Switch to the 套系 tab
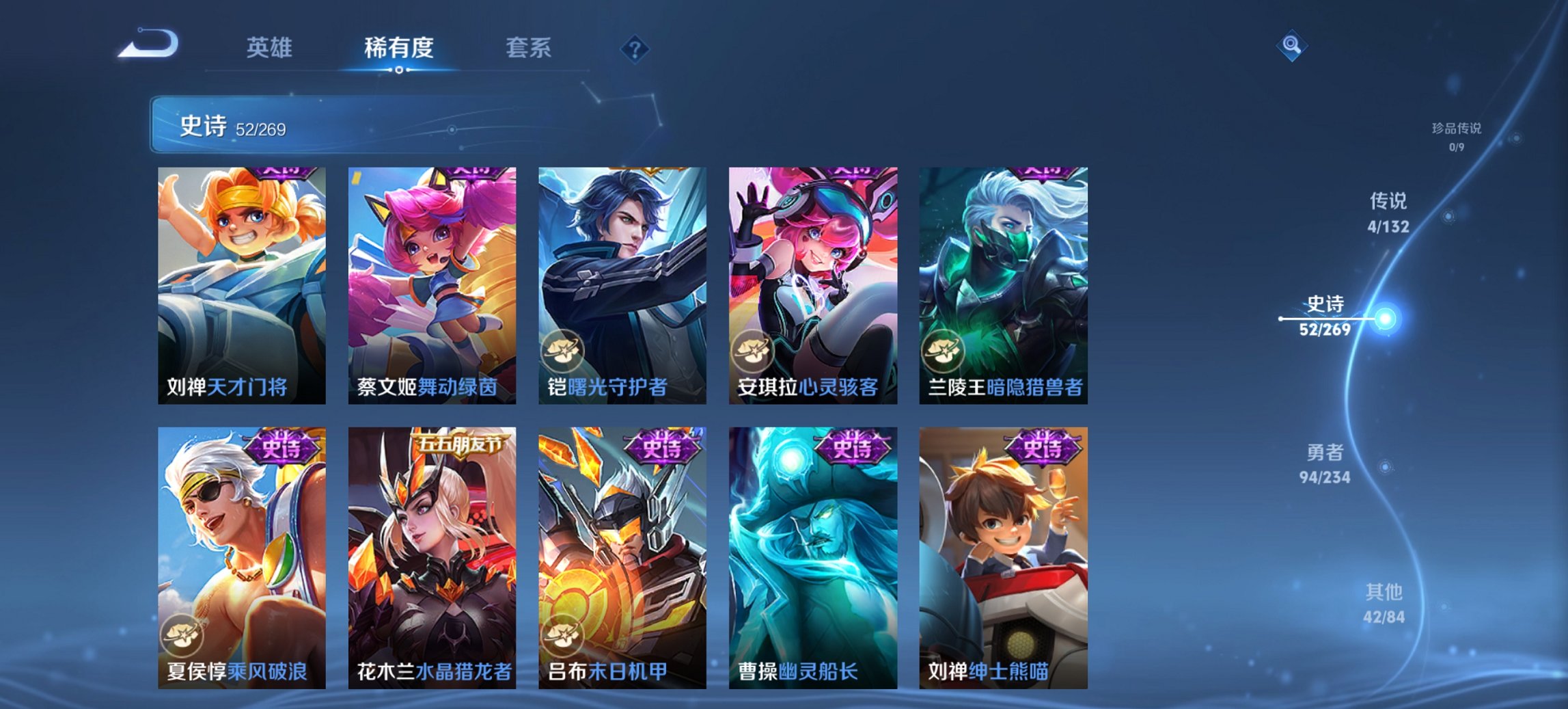This screenshot has height=709, width=1568. 528,48
